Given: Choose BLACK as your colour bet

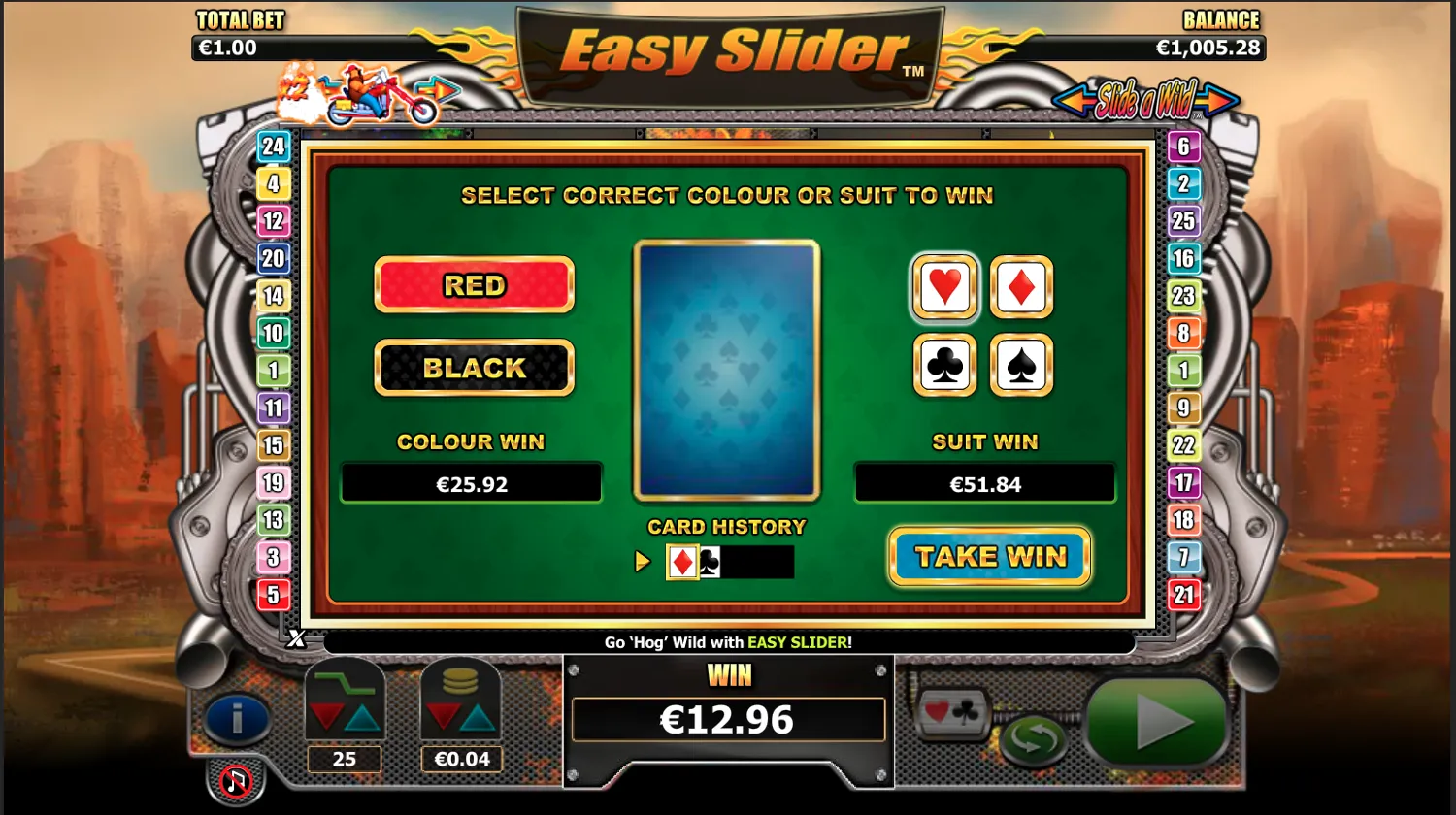Looking at the screenshot, I should pos(474,368).
